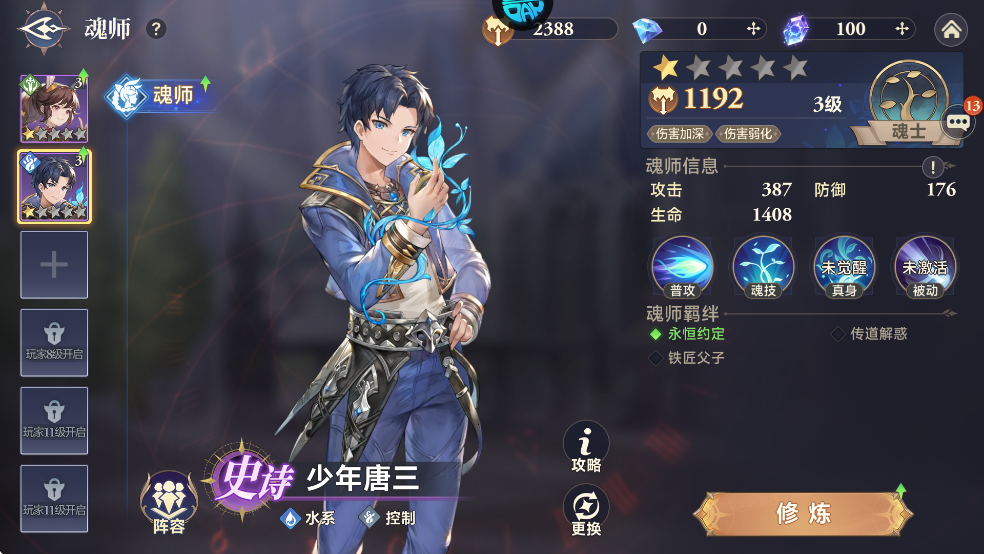Open the 攻略 guide button
Screen dimensions: 984x554
tap(587, 447)
